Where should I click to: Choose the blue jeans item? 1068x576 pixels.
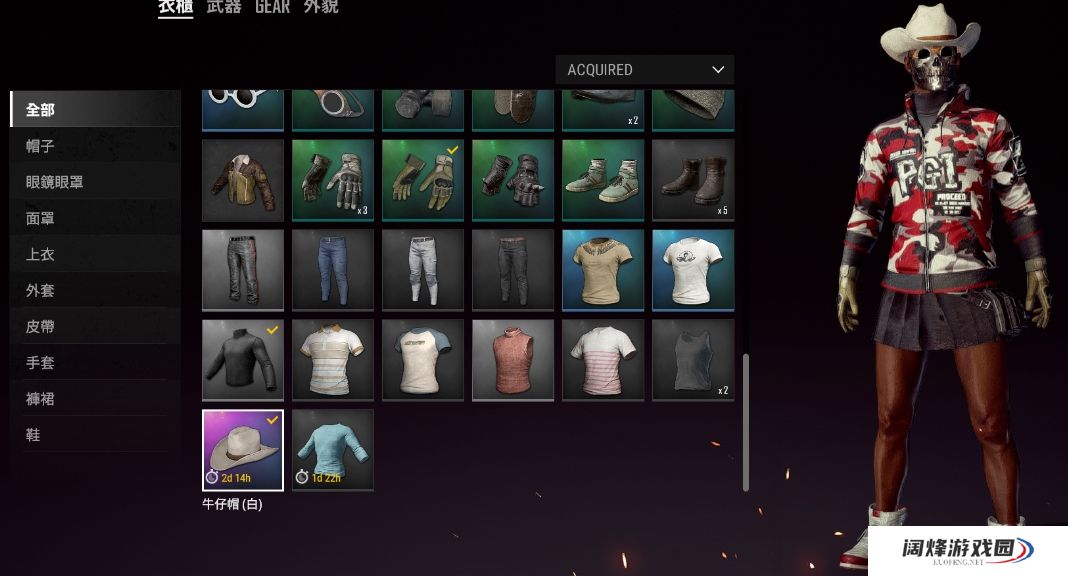[x=333, y=270]
